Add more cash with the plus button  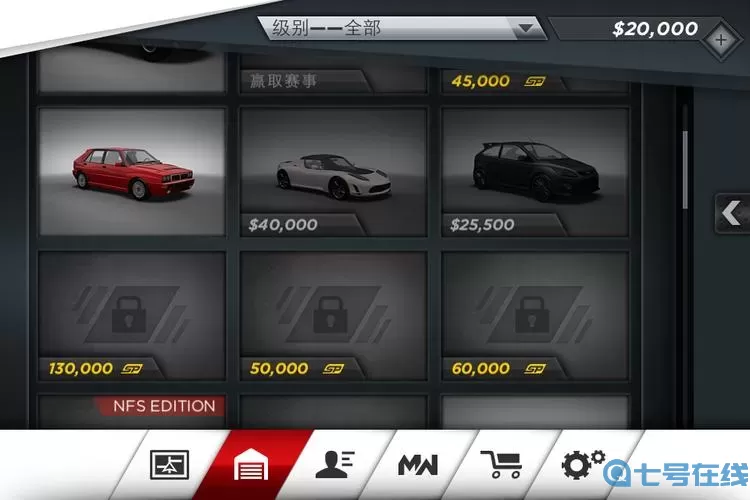pyautogui.click(x=722, y=42)
